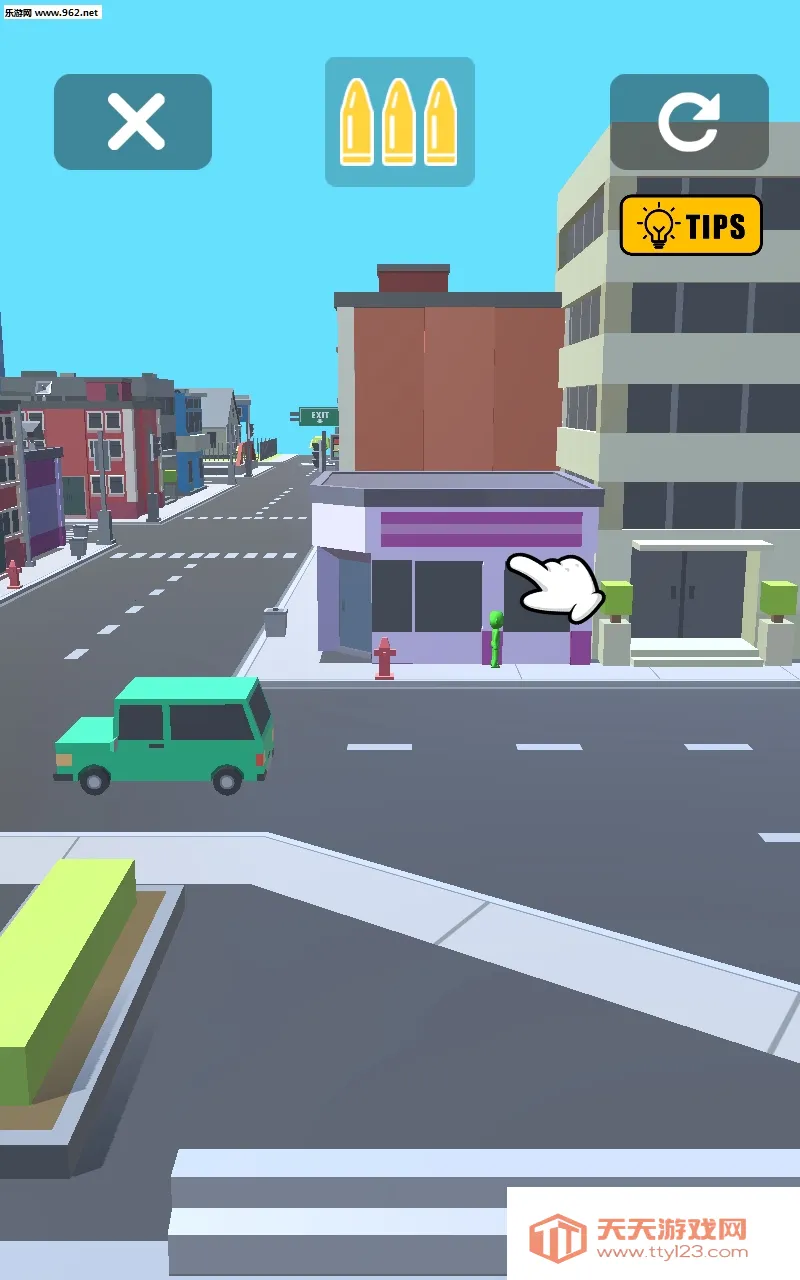Restart the level with the circular arrow

click(x=689, y=122)
